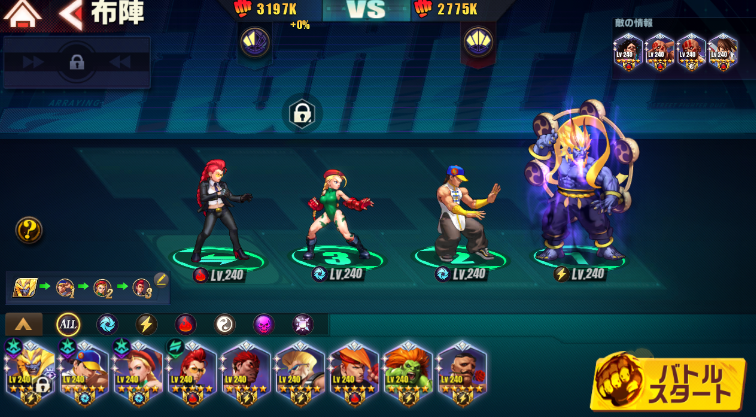Filter fighters by blue wind element

pos(107,324)
